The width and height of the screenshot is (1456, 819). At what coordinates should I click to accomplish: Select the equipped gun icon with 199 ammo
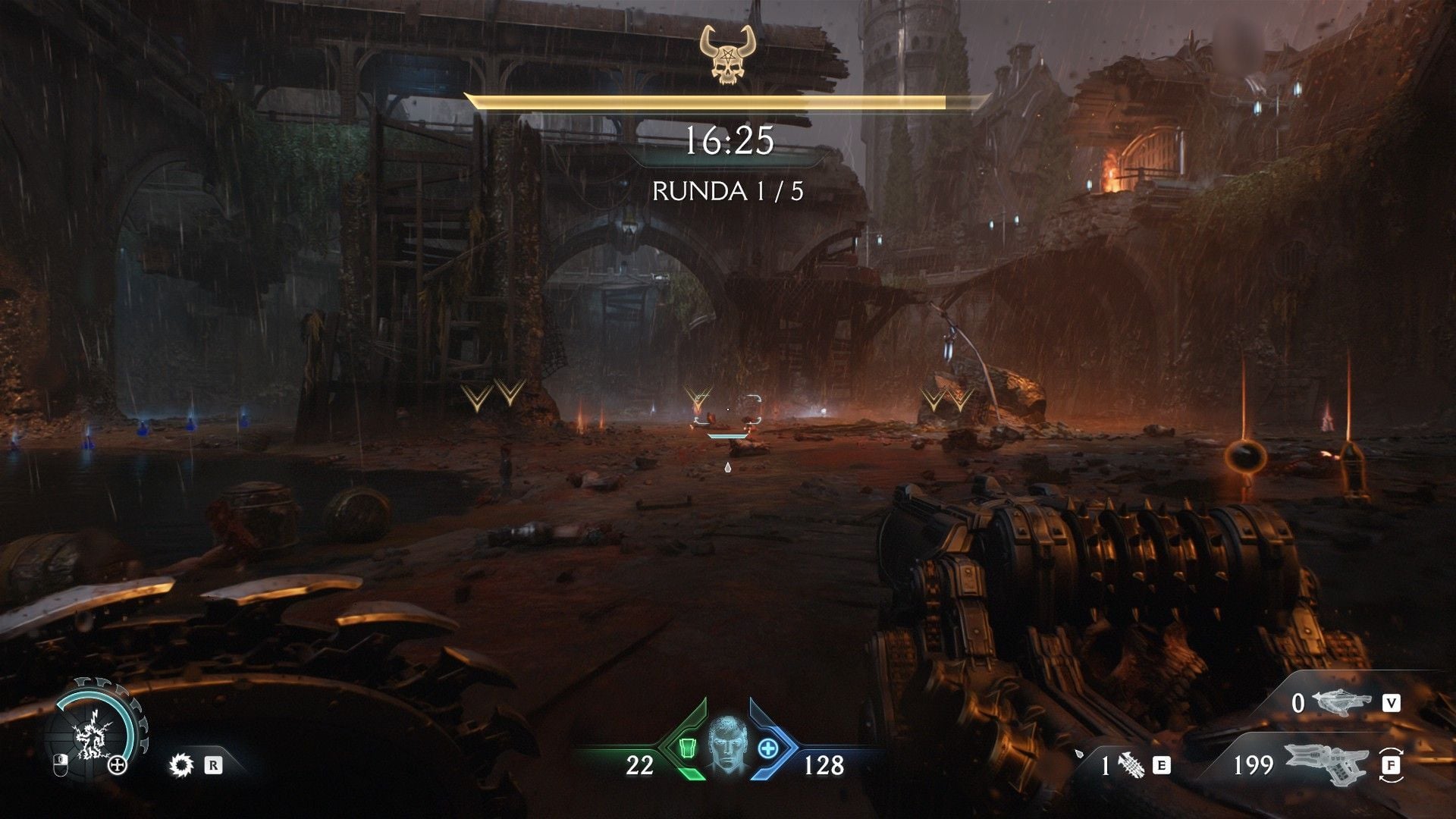pos(1326,764)
